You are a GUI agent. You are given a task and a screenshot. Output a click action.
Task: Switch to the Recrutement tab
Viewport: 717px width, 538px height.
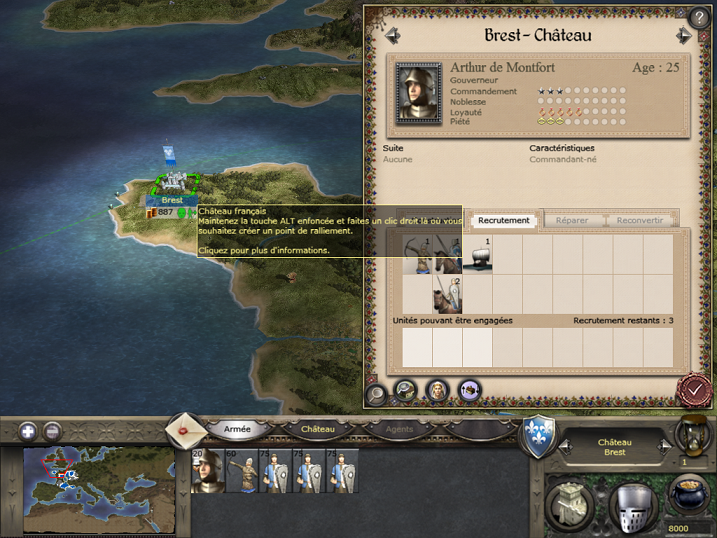tap(503, 220)
